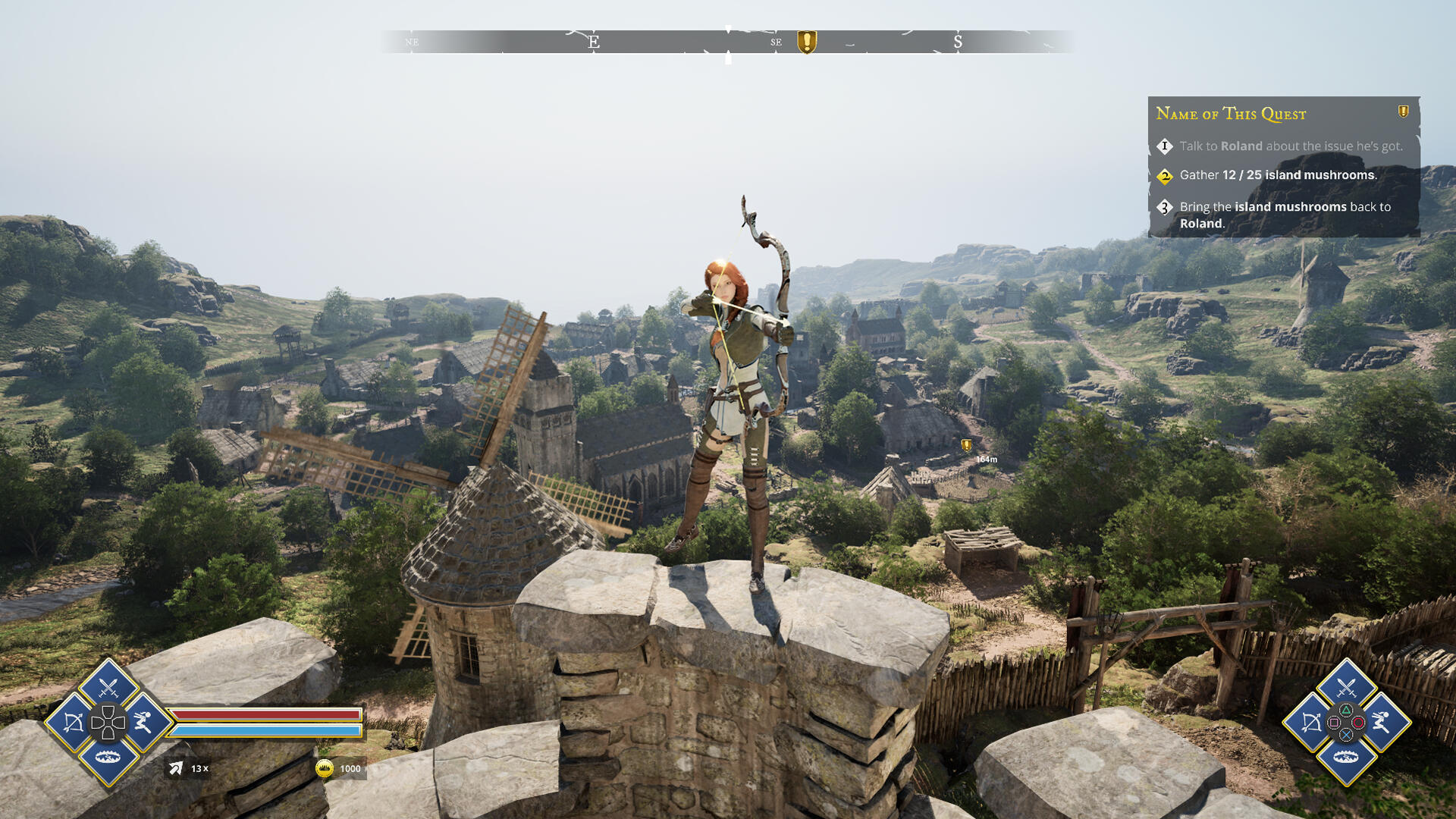Select the bow icon beside the square glyph
Image resolution: width=1456 pixels, height=819 pixels.
[x=1311, y=723]
